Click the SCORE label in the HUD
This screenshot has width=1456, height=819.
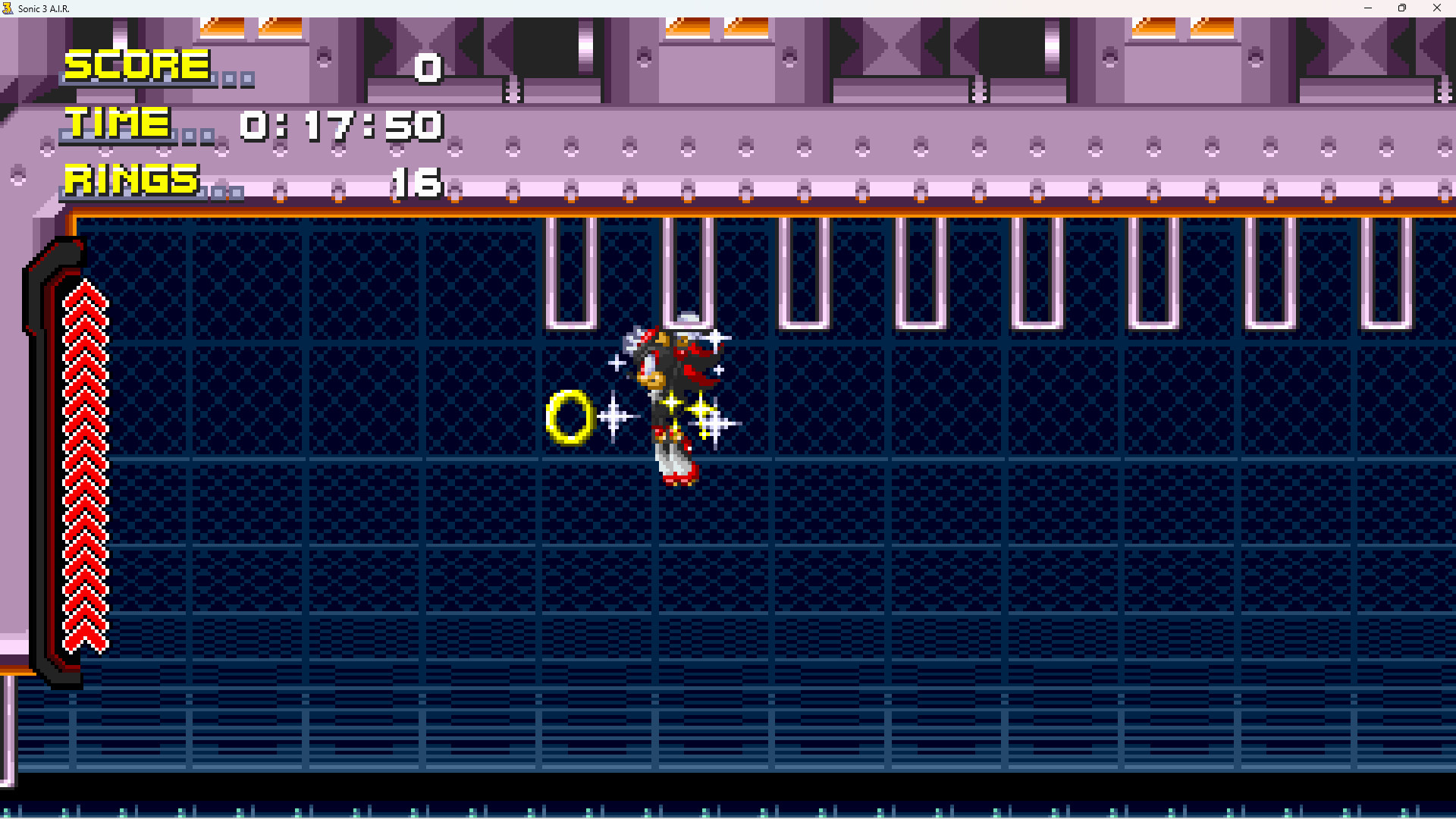tap(136, 65)
